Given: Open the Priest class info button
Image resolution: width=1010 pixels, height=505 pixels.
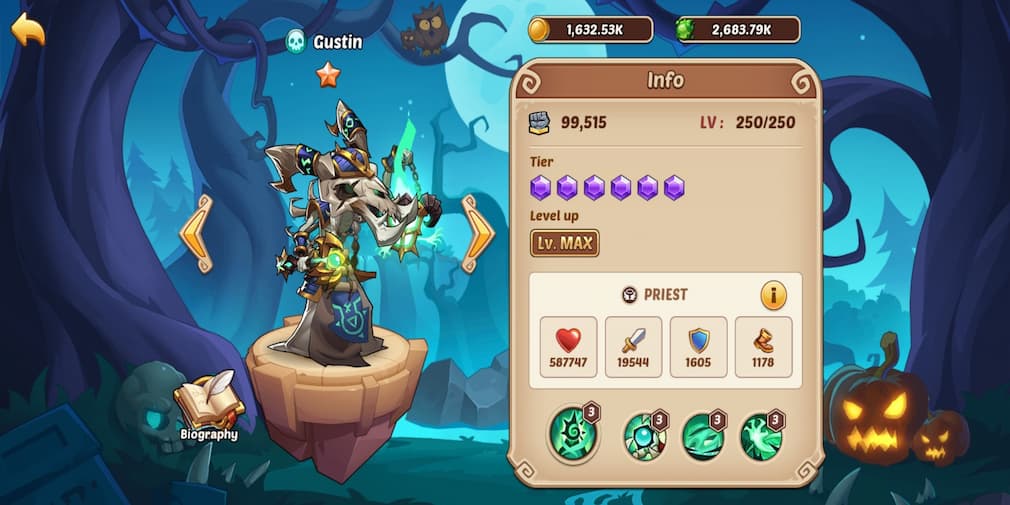Looking at the screenshot, I should point(773,295).
